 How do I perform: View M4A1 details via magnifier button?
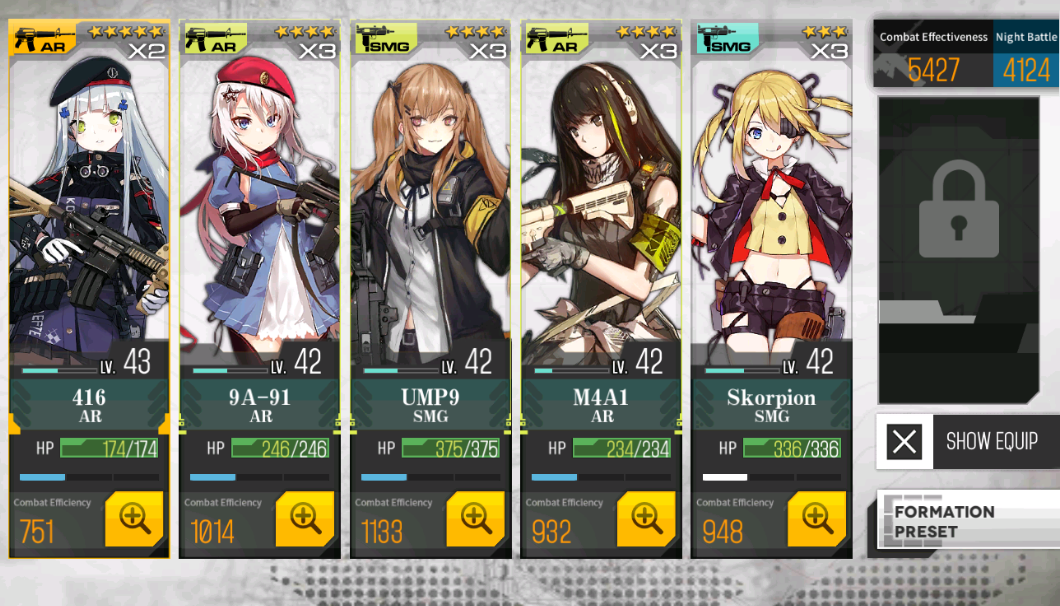coord(646,518)
